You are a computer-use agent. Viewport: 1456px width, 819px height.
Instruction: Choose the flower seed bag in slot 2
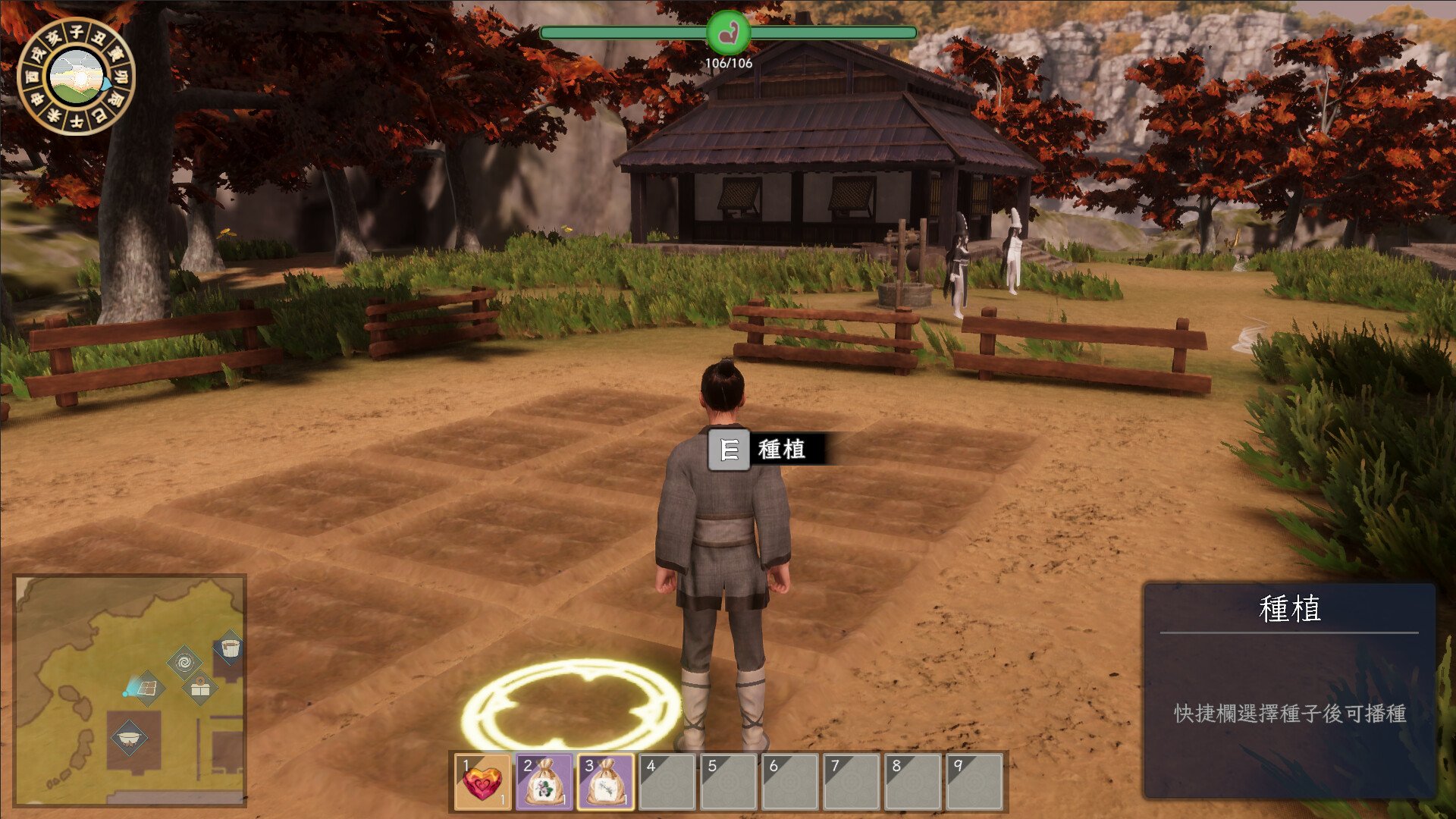(544, 782)
